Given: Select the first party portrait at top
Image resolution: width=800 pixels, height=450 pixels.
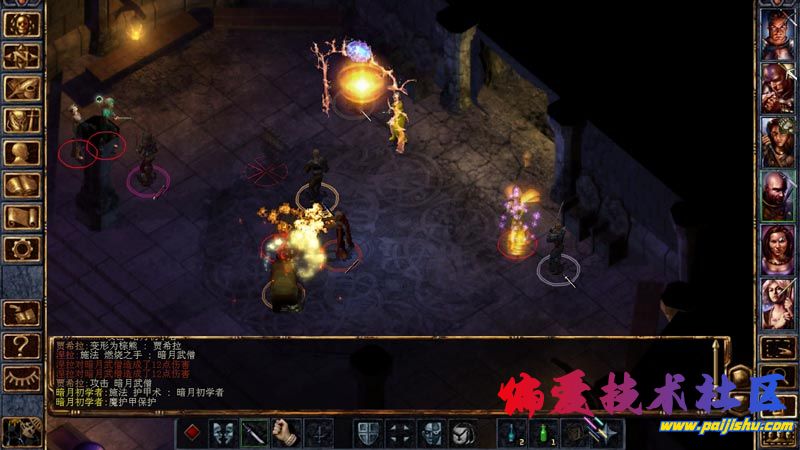Looking at the screenshot, I should 777,33.
